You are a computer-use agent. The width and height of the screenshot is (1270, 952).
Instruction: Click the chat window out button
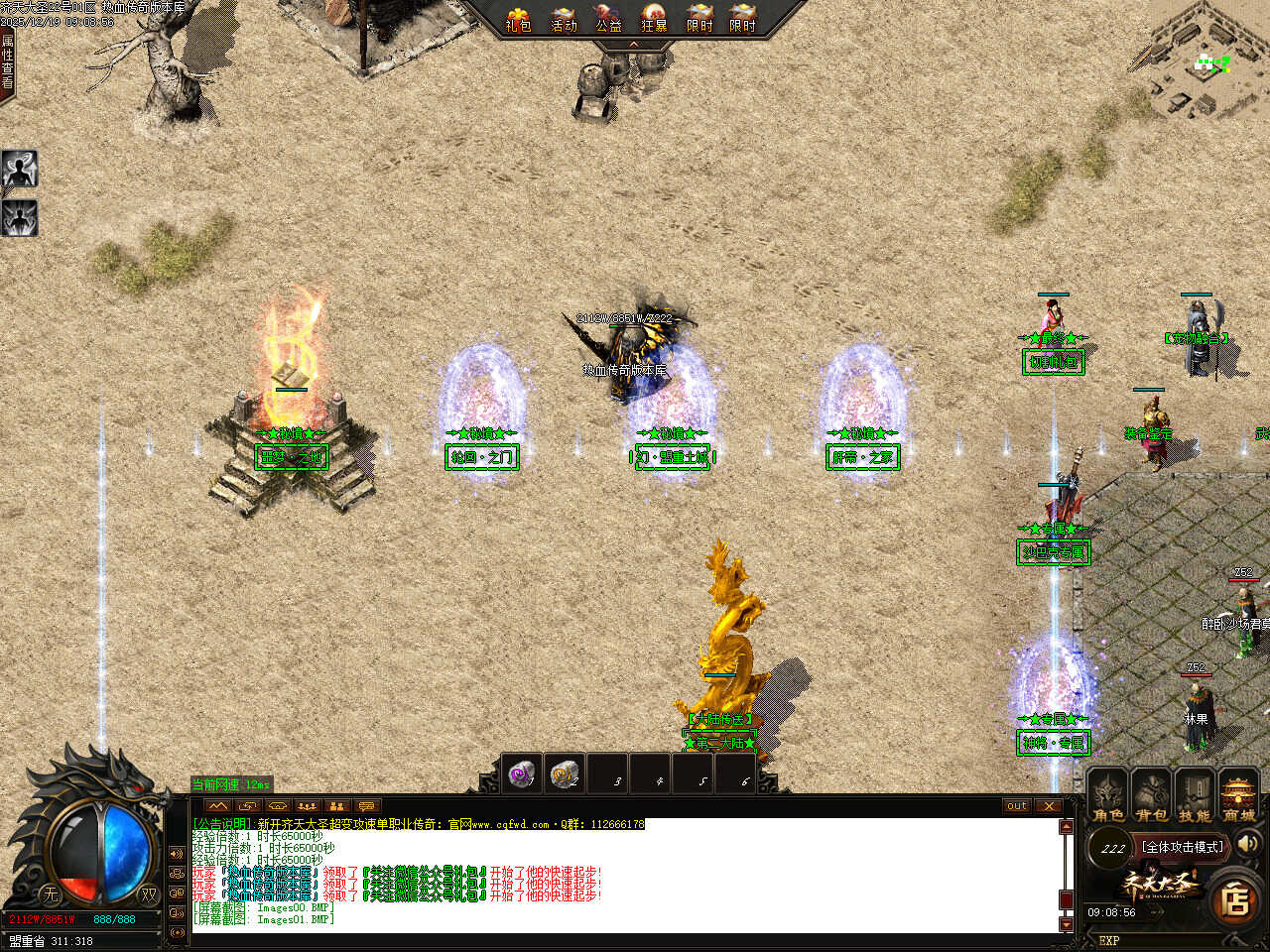point(1017,805)
